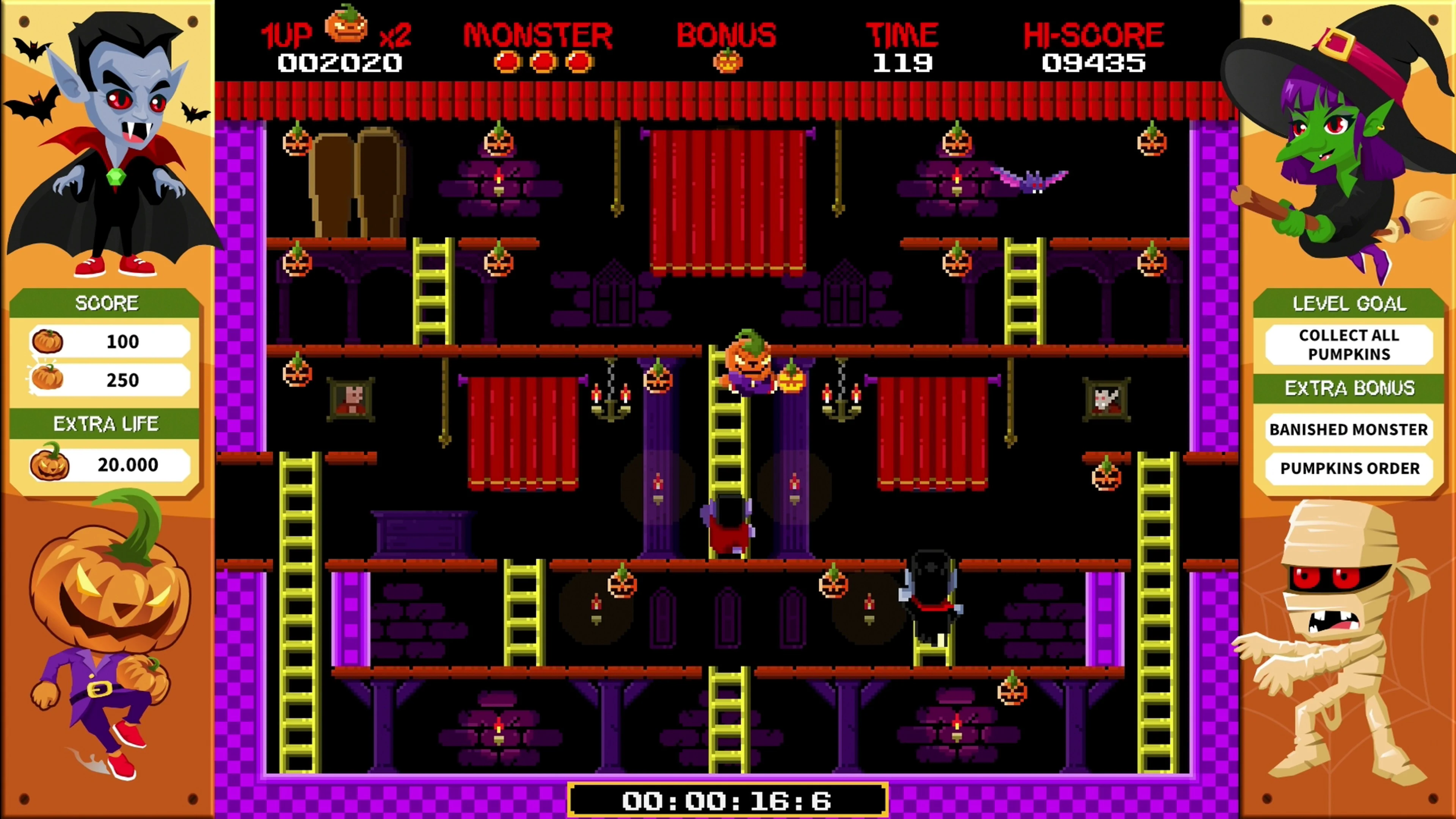Screen dimensions: 1456x819
Task: Expand the EXTRA BONUS section header
Action: 1349,389
